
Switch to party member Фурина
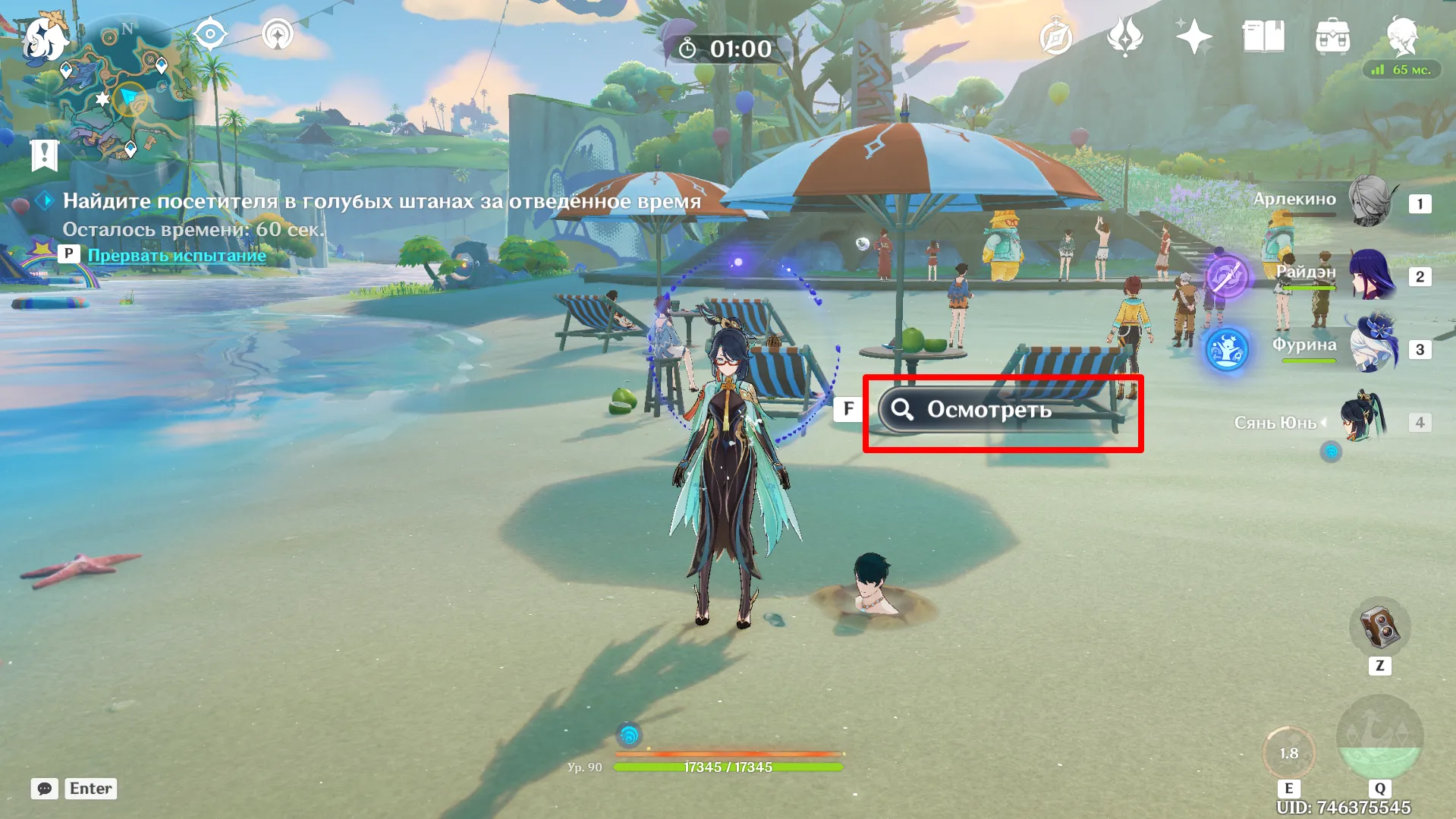tap(1372, 347)
